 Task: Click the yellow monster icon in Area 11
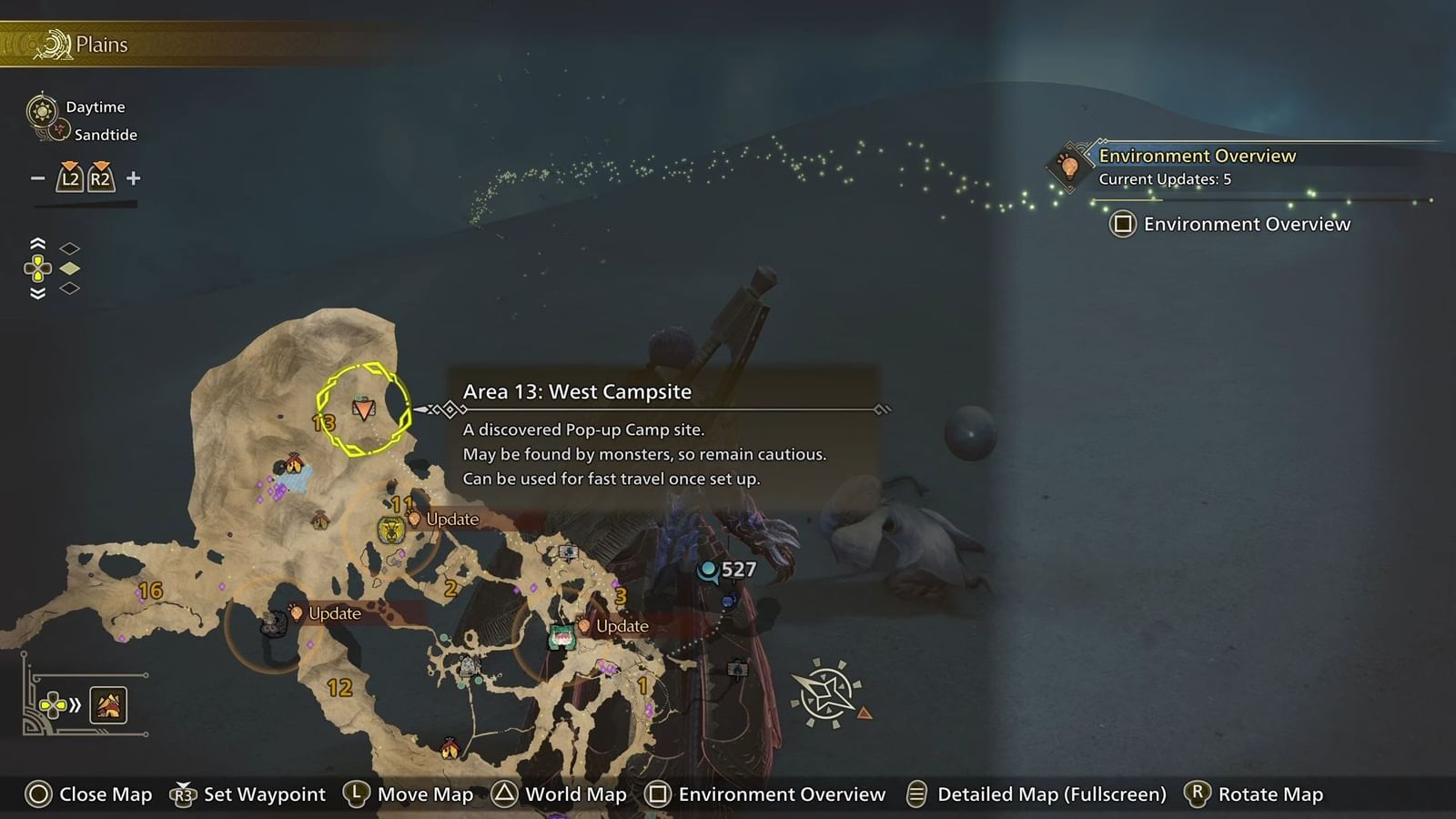pos(389,529)
